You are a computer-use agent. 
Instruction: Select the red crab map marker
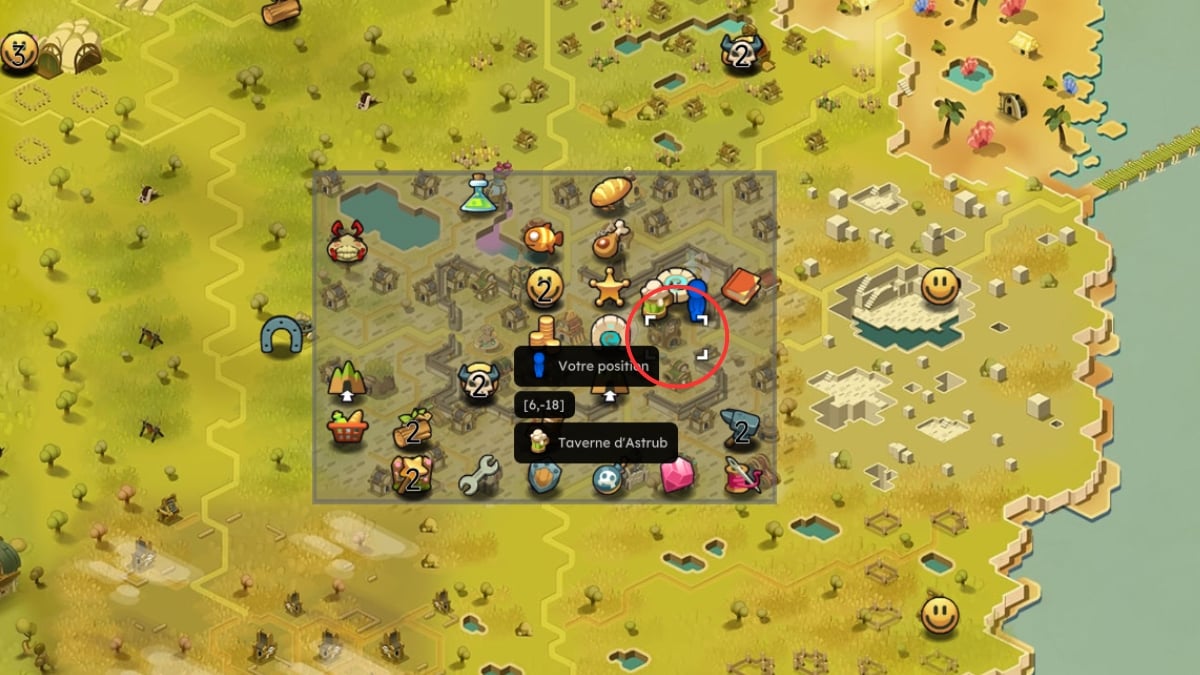pyautogui.click(x=347, y=243)
